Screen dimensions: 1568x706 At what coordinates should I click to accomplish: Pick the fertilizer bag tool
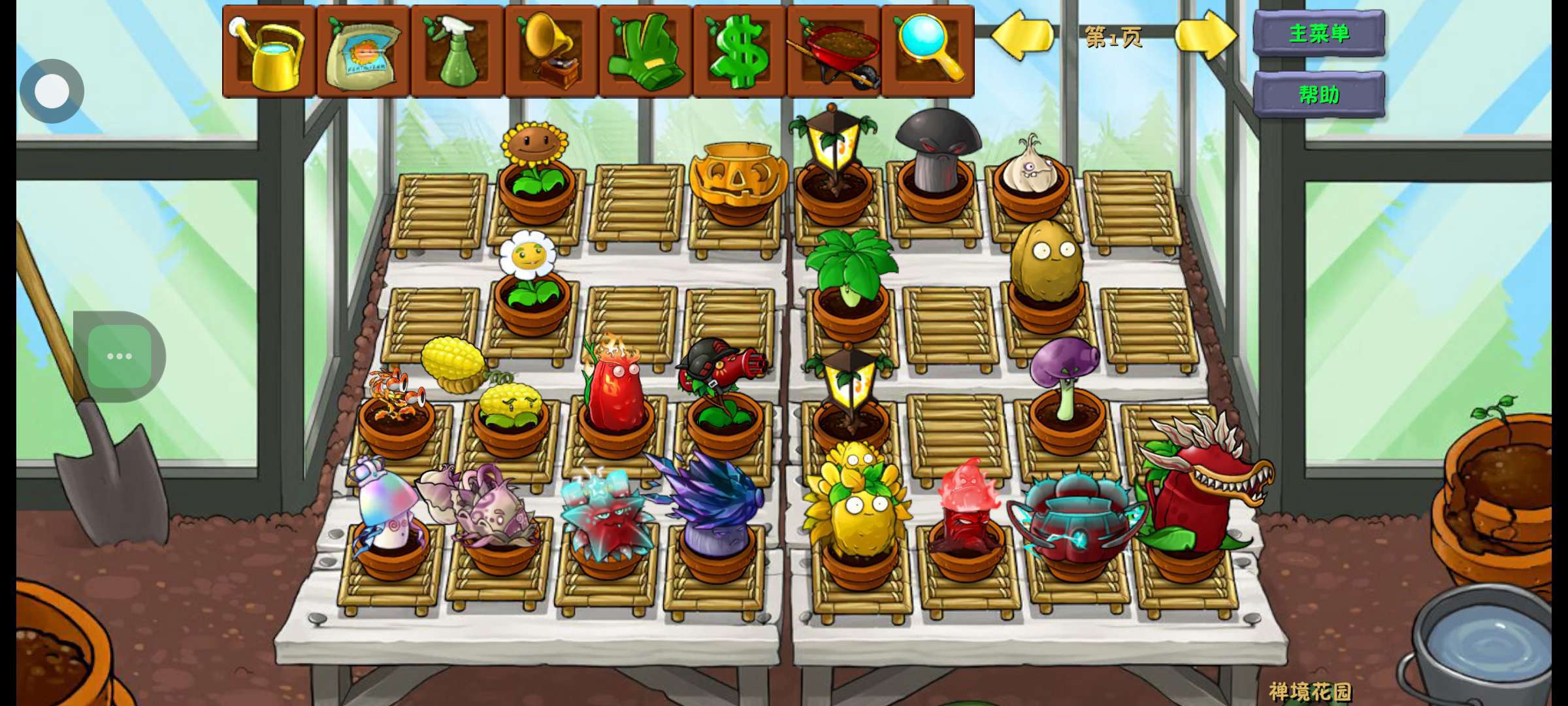coord(363,52)
